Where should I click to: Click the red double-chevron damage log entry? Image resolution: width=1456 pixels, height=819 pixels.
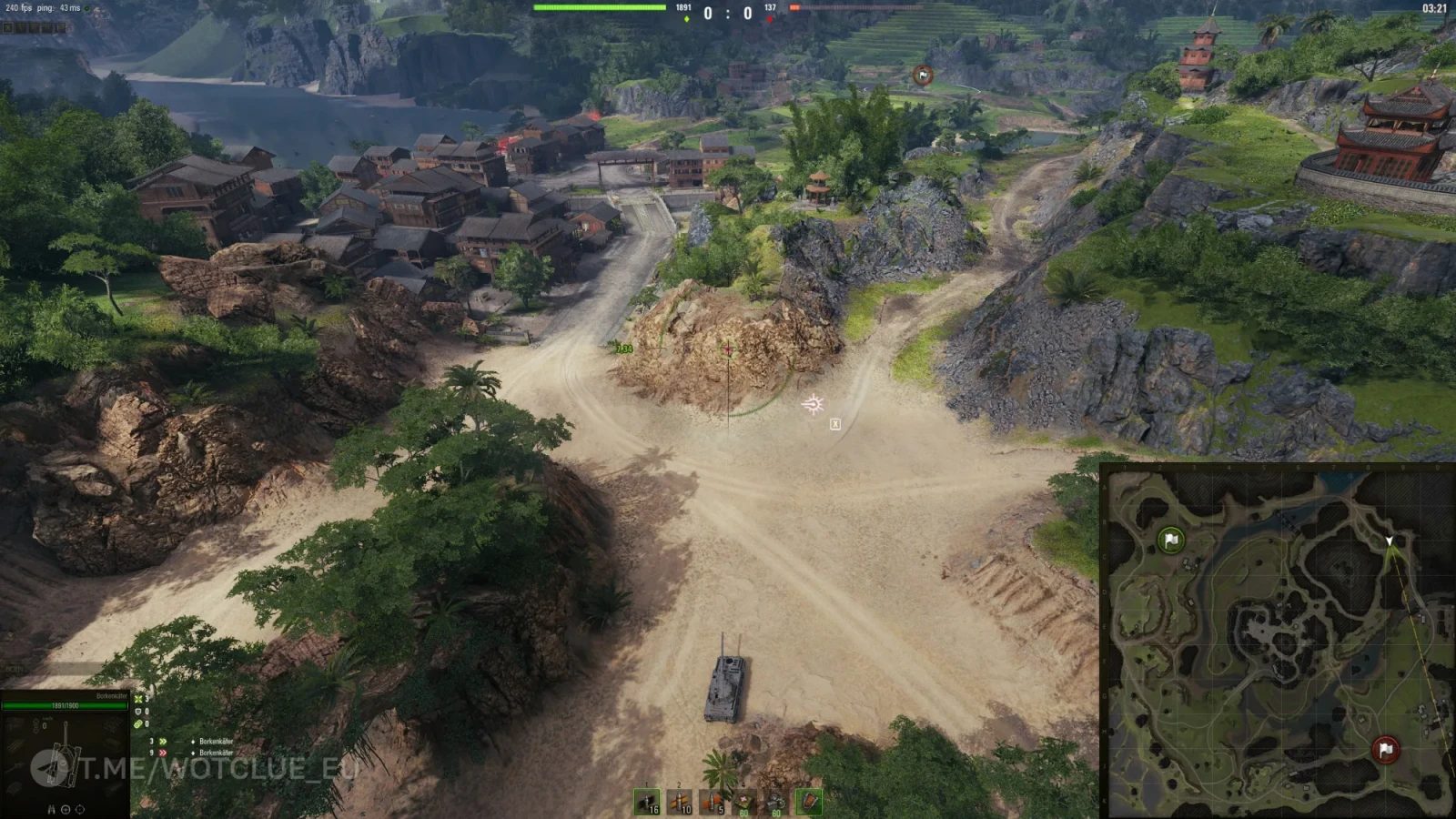[163, 753]
